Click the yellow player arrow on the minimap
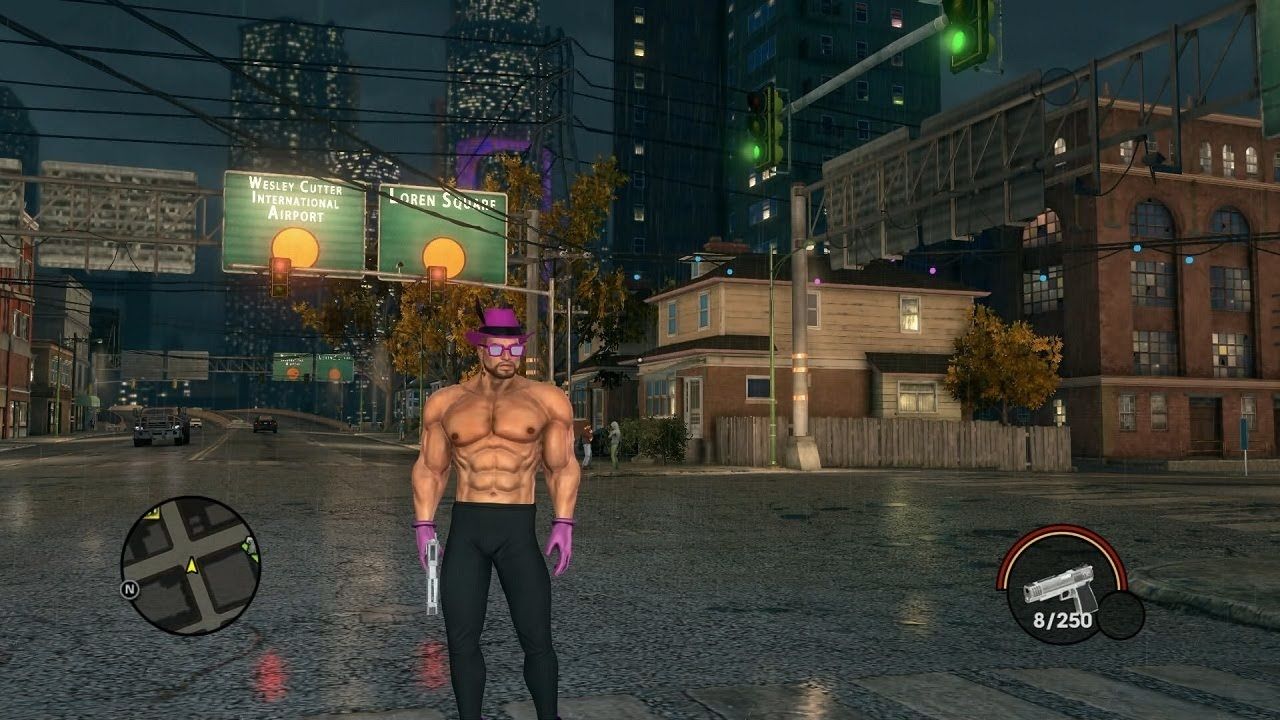 click(x=192, y=567)
